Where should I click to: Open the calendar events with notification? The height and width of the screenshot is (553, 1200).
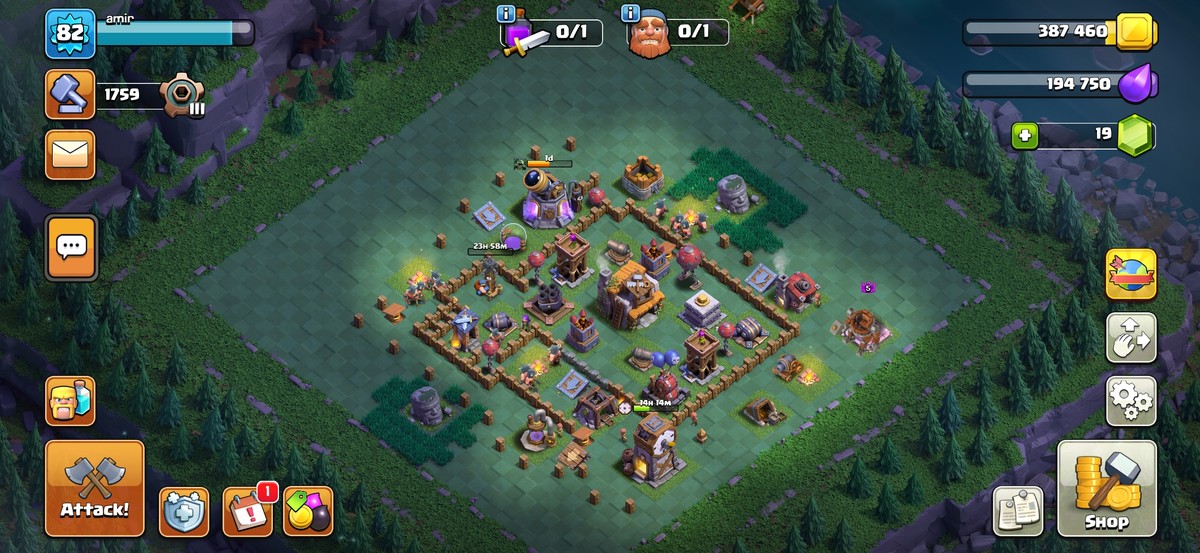click(x=247, y=511)
